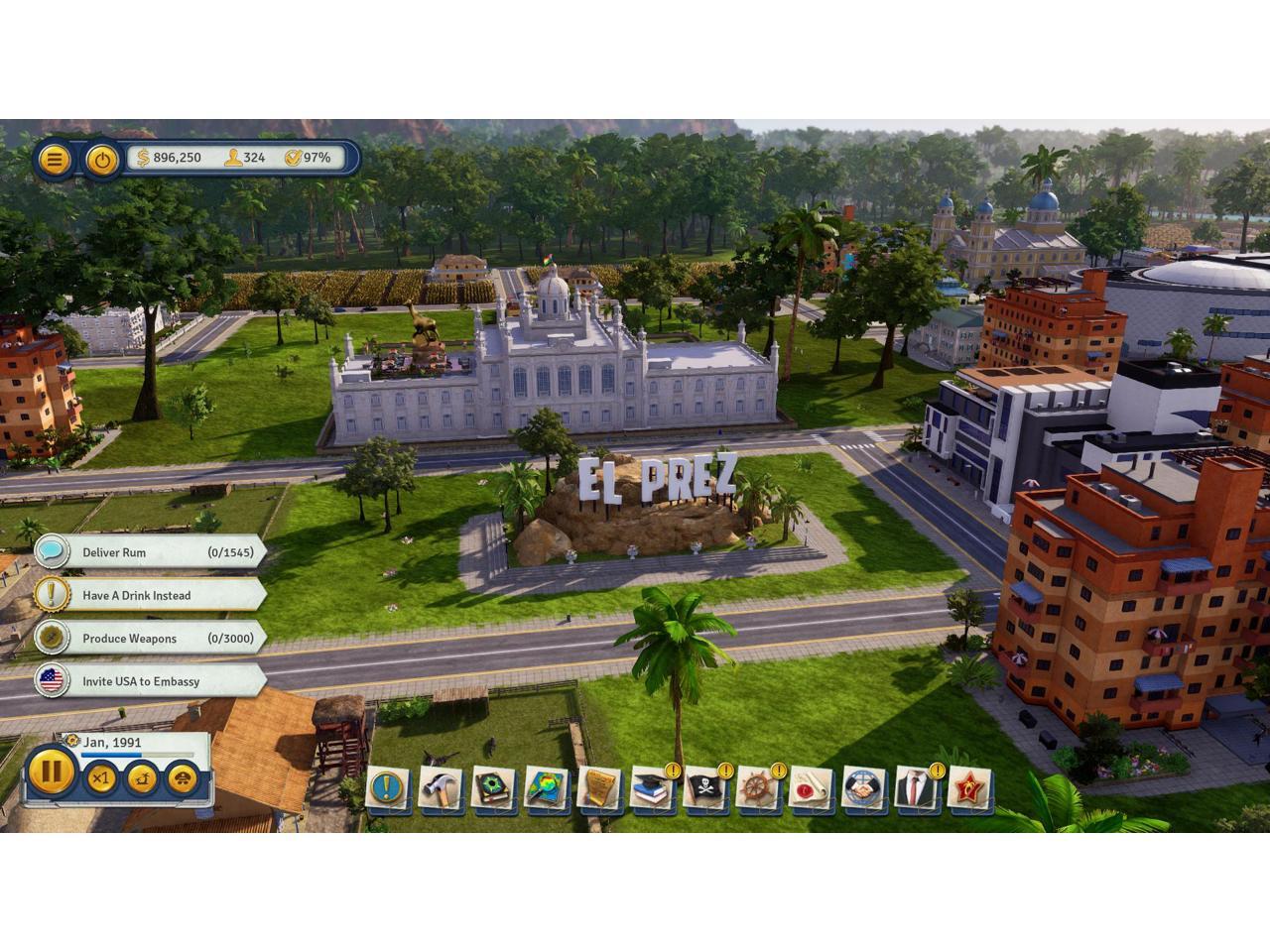Open the yellow scroll icon in the toolbar

click(598, 789)
